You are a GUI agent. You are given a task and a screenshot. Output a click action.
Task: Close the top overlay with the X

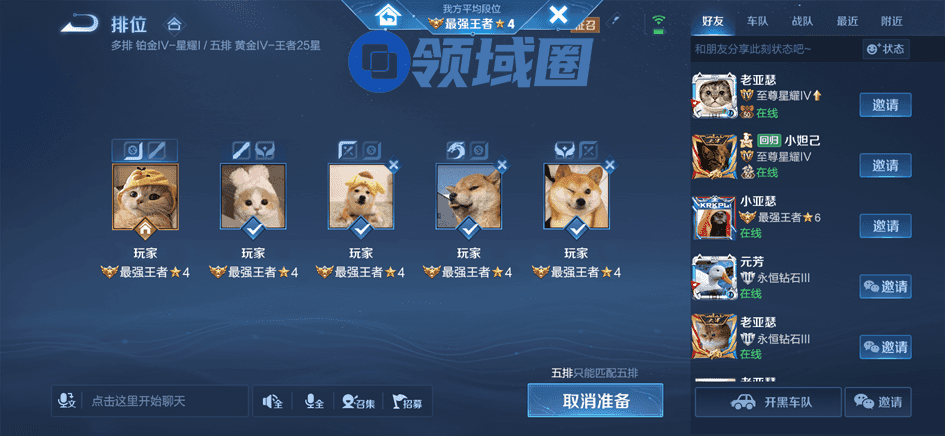[558, 14]
